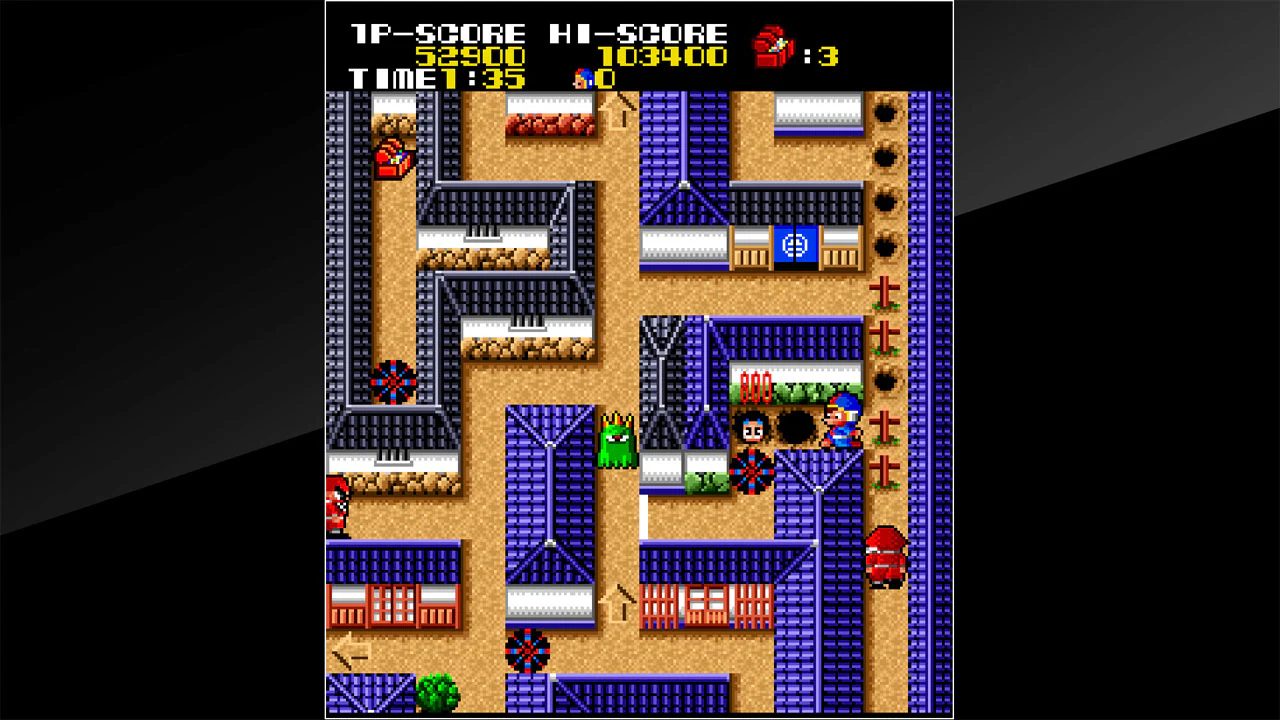This screenshot has height=720, width=1280.
Task: Select the green monster enemy in the street
Action: tap(616, 440)
